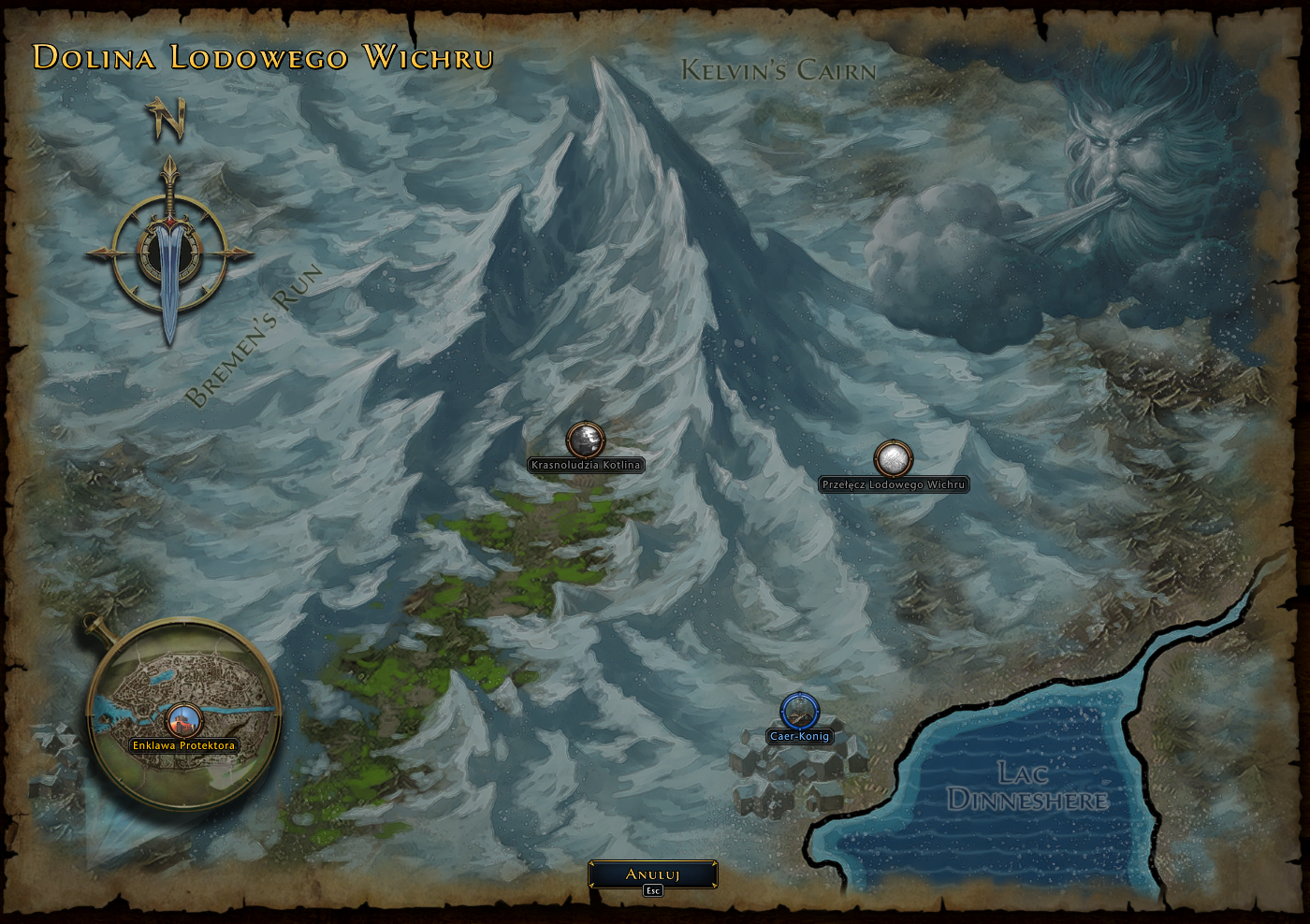Image resolution: width=1310 pixels, height=924 pixels.
Task: Click the Caer-Konig settlement marker
Action: tap(799, 713)
